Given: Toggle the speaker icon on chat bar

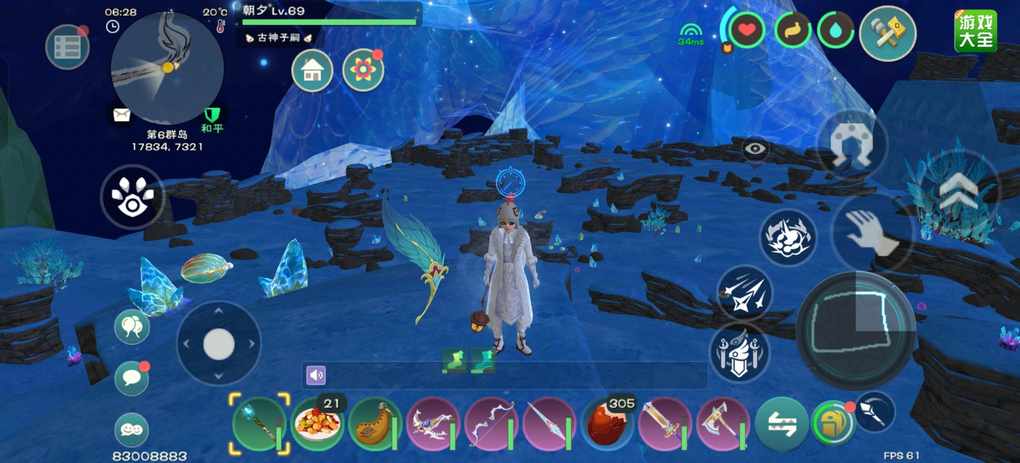Looking at the screenshot, I should tap(316, 375).
